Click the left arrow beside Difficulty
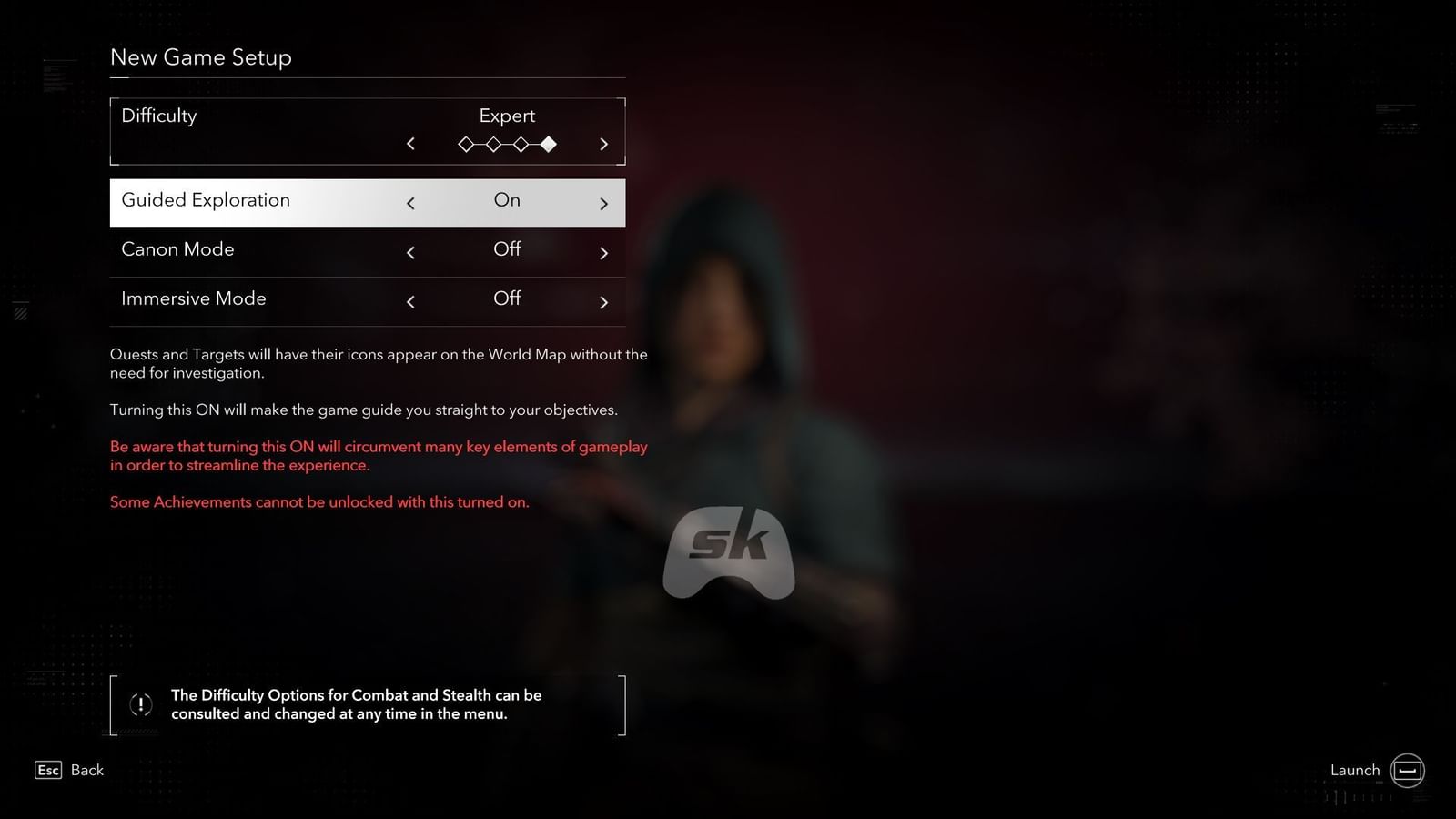The width and height of the screenshot is (1456, 819). coord(410,144)
